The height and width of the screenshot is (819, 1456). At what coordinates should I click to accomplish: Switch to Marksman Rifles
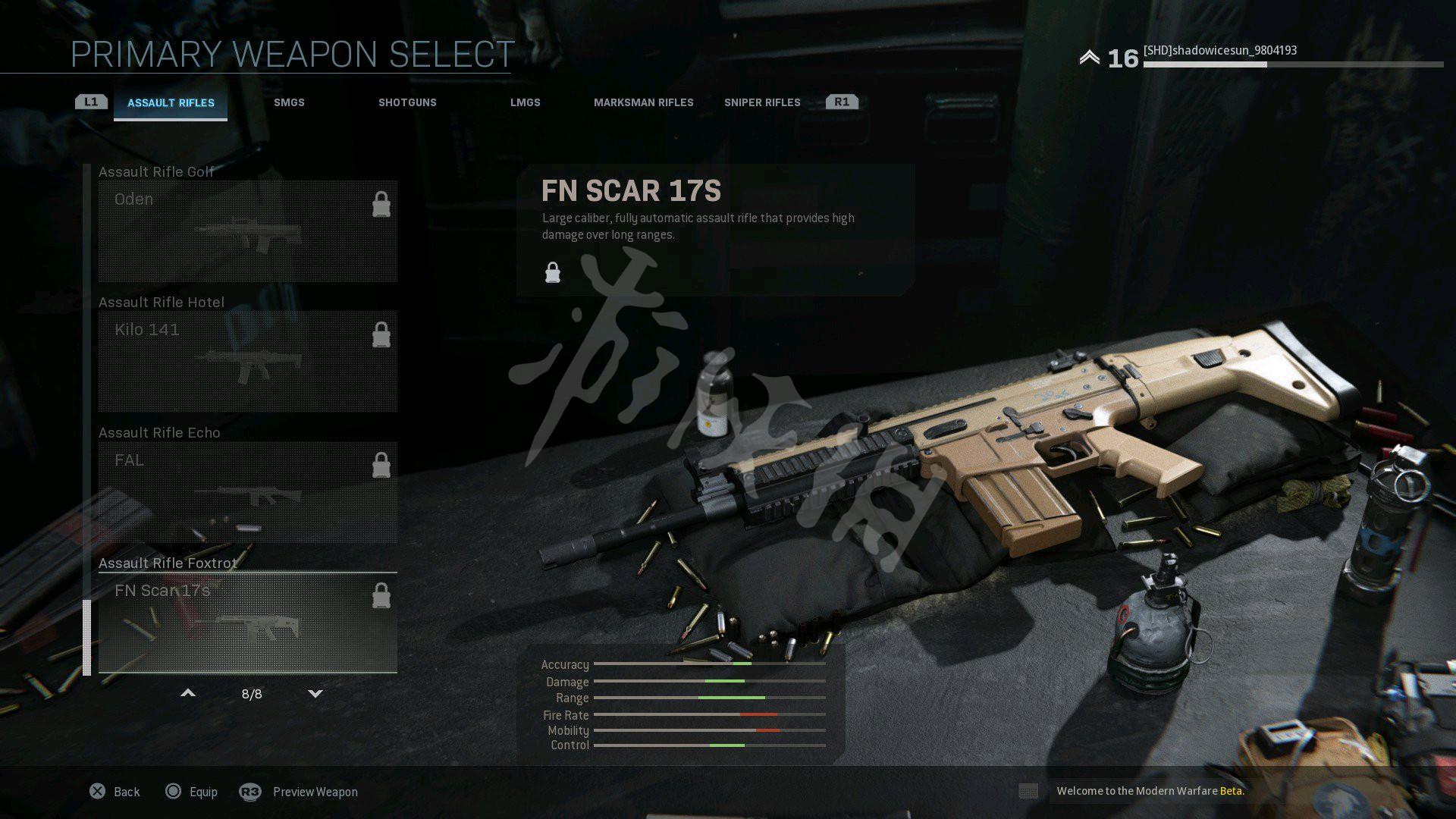(643, 102)
